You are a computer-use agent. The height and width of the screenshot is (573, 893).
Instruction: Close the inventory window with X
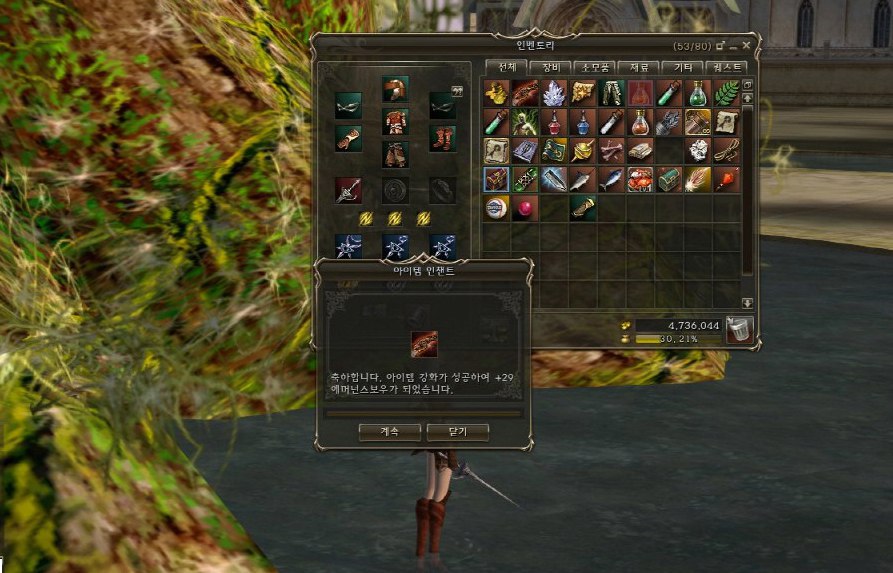click(x=746, y=46)
